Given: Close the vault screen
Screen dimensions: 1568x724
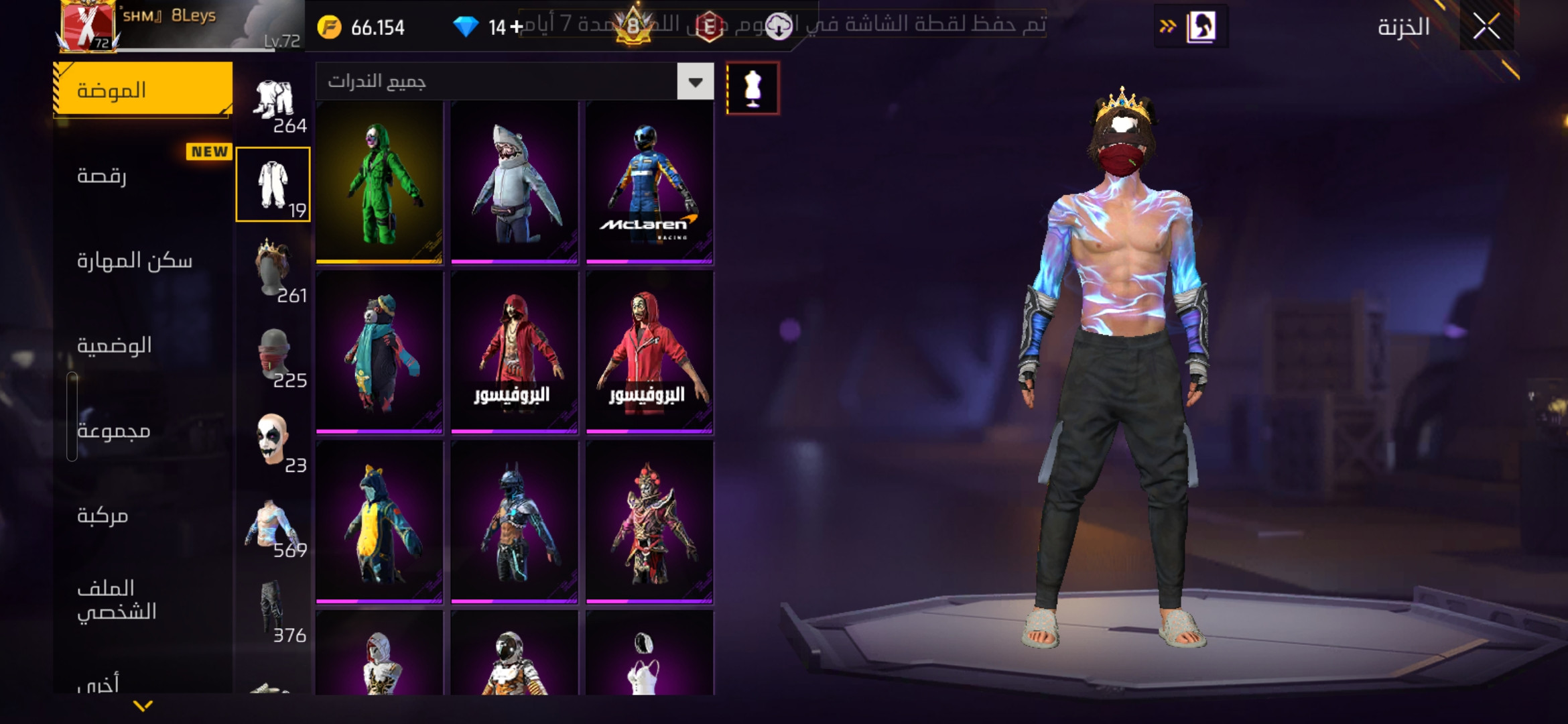Looking at the screenshot, I should tap(1486, 27).
